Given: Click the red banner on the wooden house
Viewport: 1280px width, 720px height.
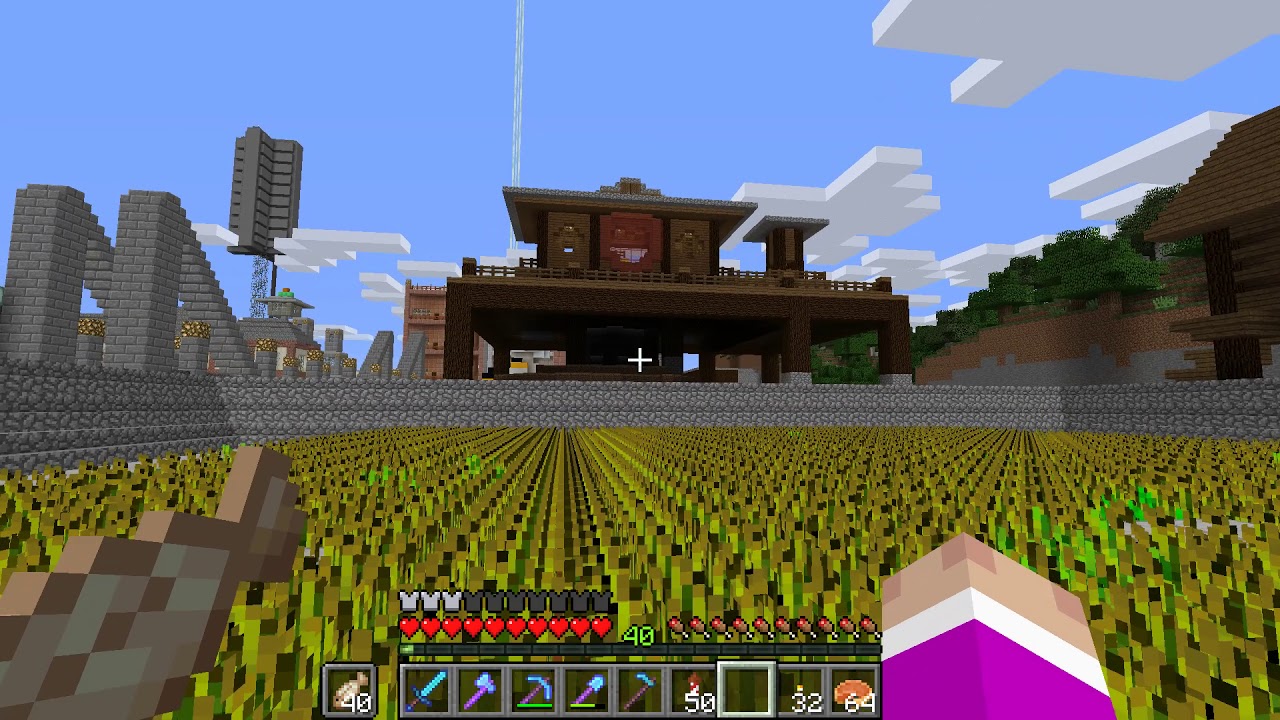Looking at the screenshot, I should click(630, 240).
